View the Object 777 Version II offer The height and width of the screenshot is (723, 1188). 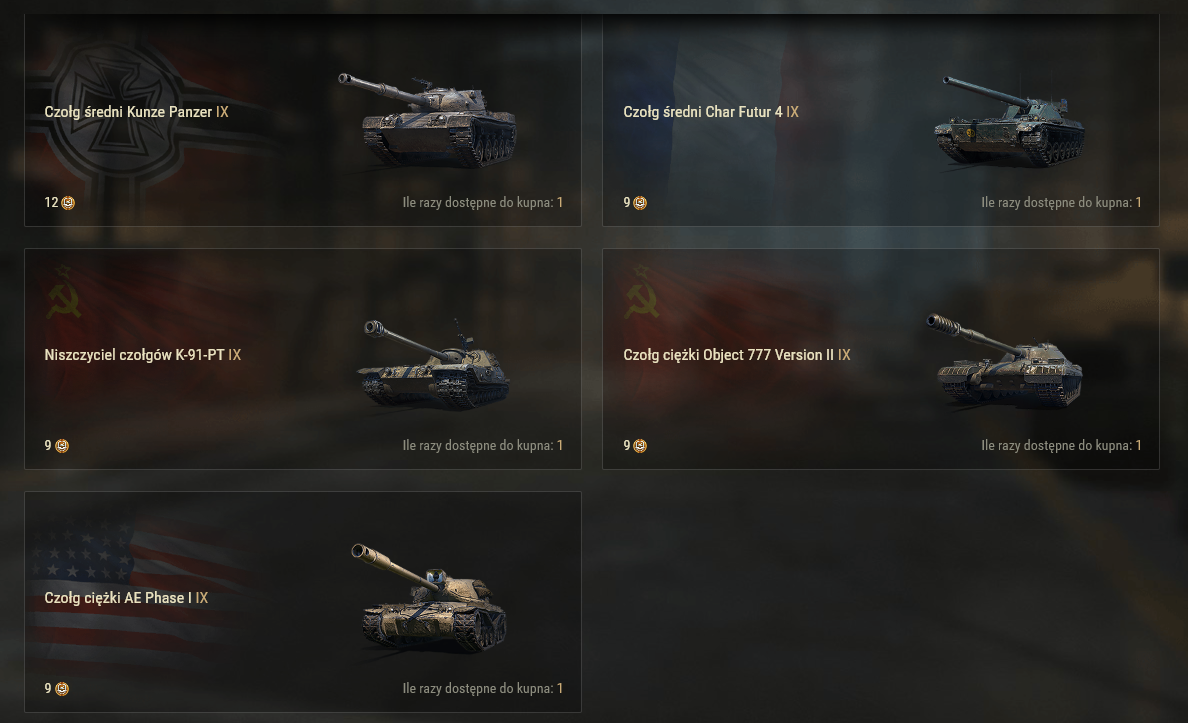click(x=880, y=358)
